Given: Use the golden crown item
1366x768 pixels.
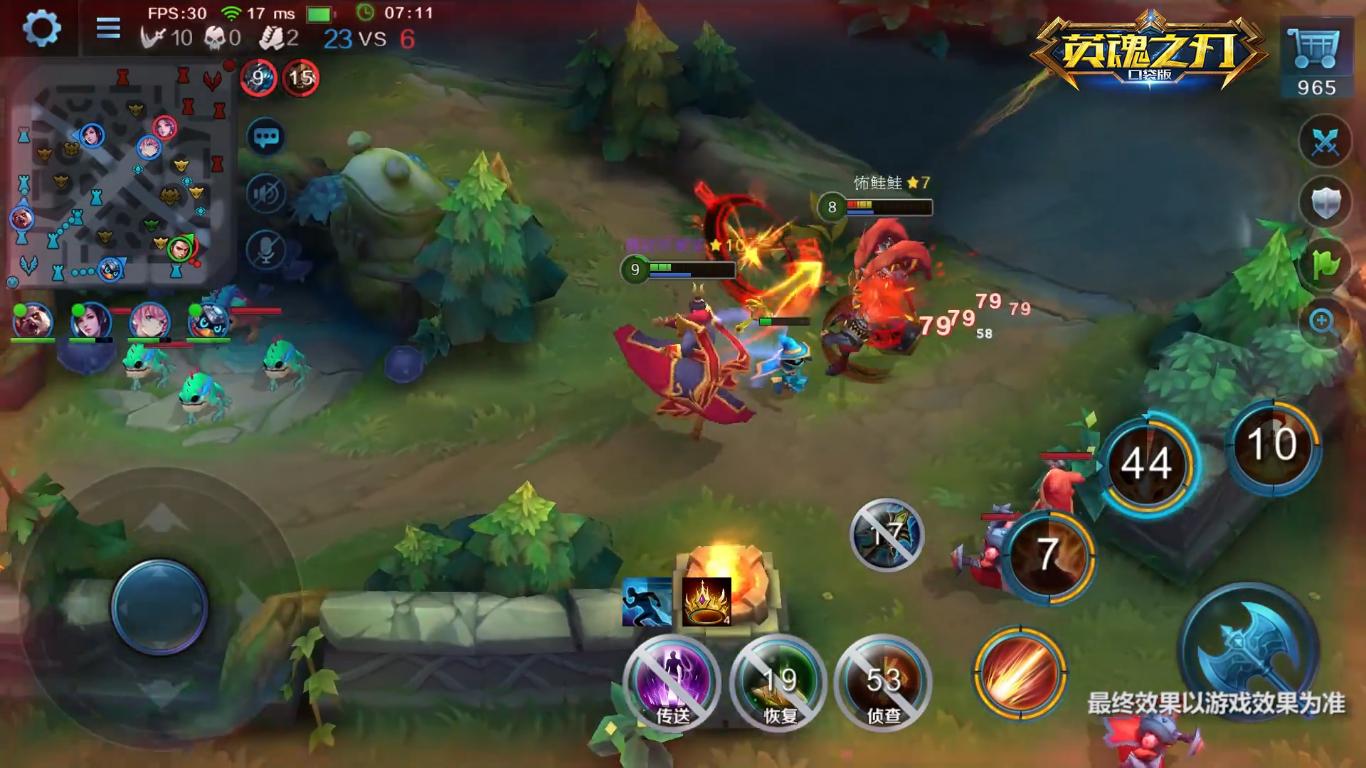Looking at the screenshot, I should pyautogui.click(x=707, y=602).
